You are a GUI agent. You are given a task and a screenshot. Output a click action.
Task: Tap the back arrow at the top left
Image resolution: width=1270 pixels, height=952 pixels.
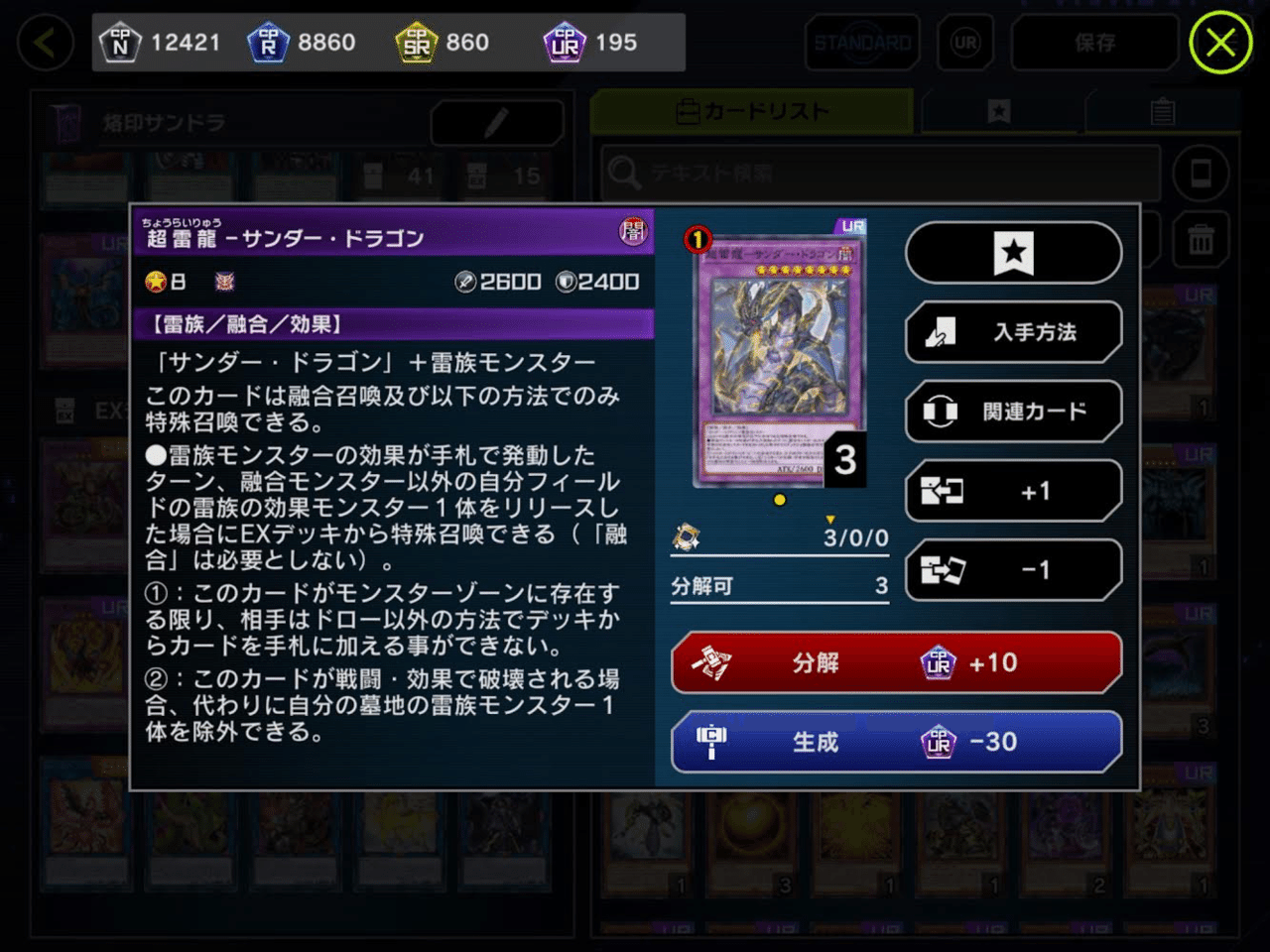click(x=44, y=43)
